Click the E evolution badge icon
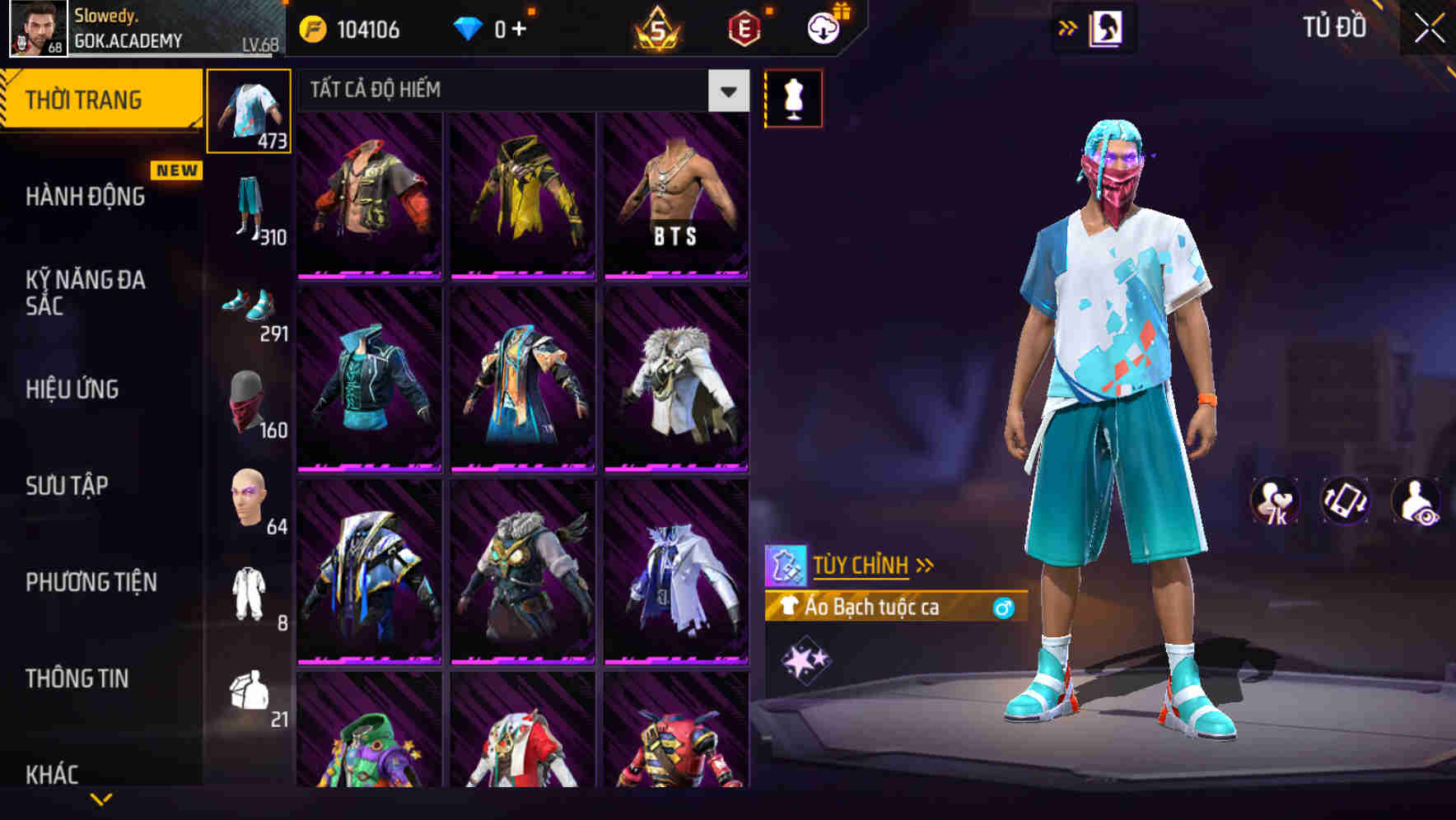The image size is (1456, 820). pos(745,27)
